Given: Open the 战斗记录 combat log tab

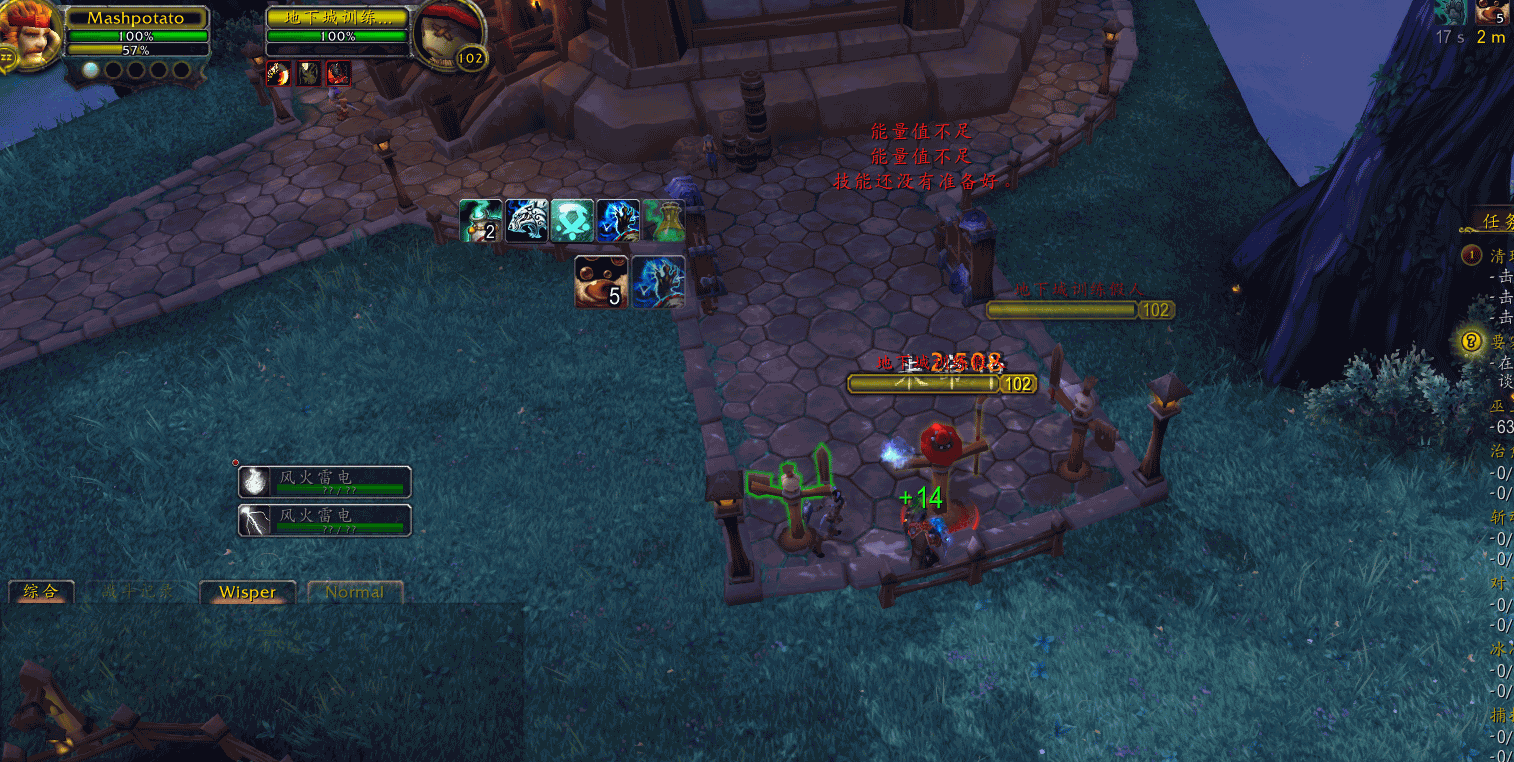Looking at the screenshot, I should click(137, 592).
